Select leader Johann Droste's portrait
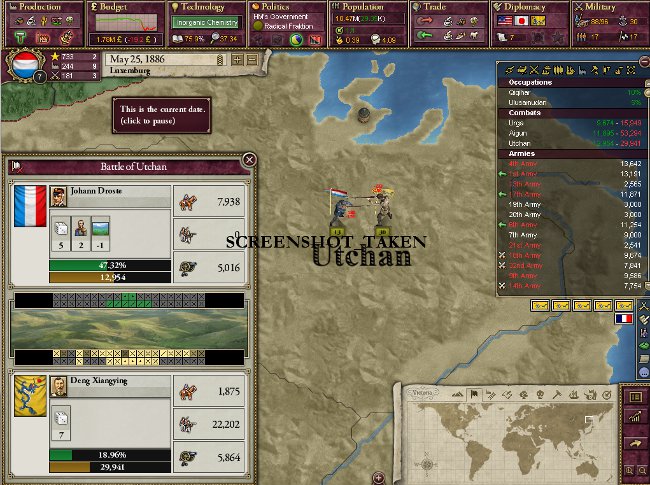The image size is (650, 485). coord(58,197)
